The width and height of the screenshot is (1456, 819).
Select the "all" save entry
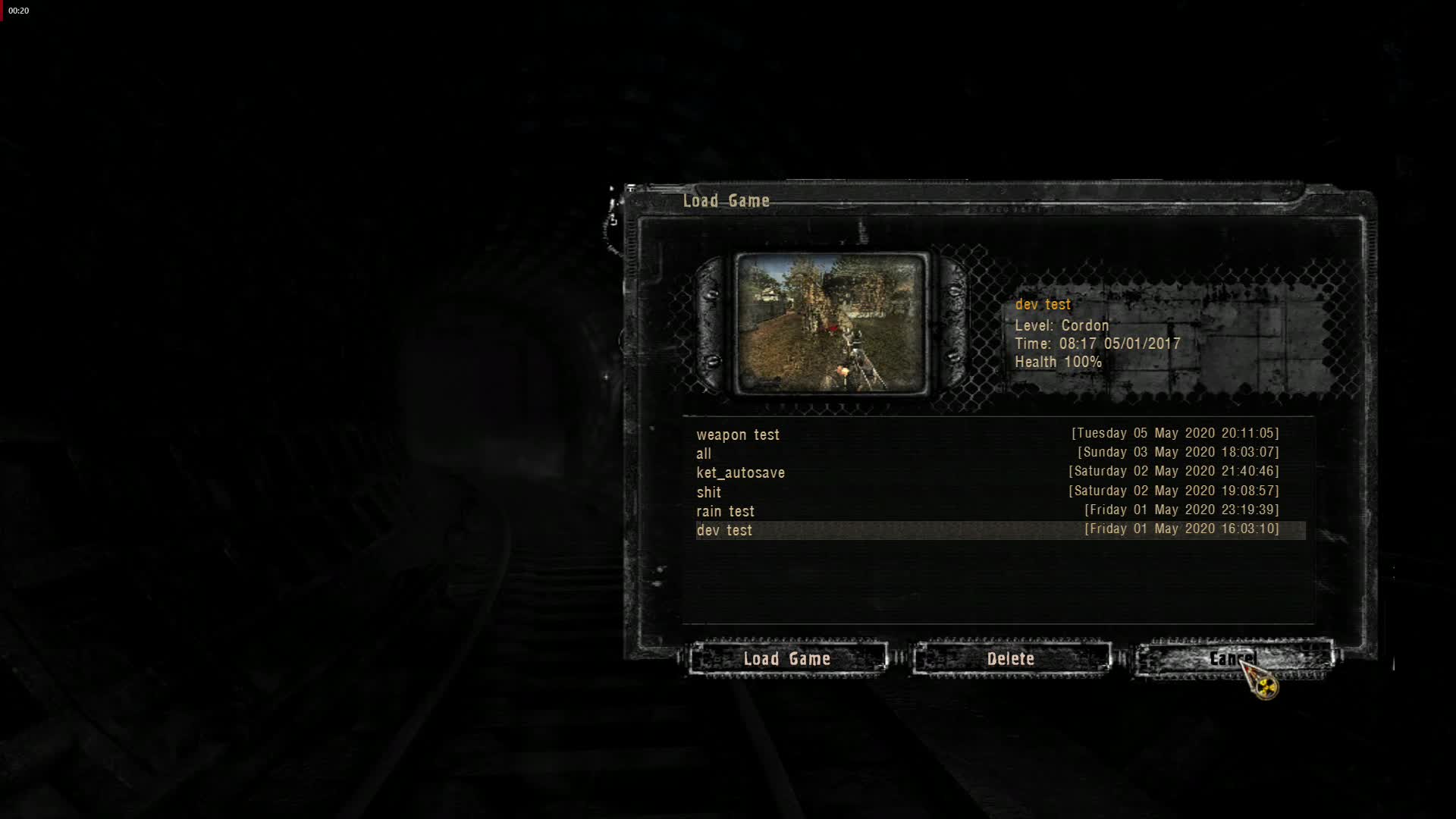click(x=702, y=453)
